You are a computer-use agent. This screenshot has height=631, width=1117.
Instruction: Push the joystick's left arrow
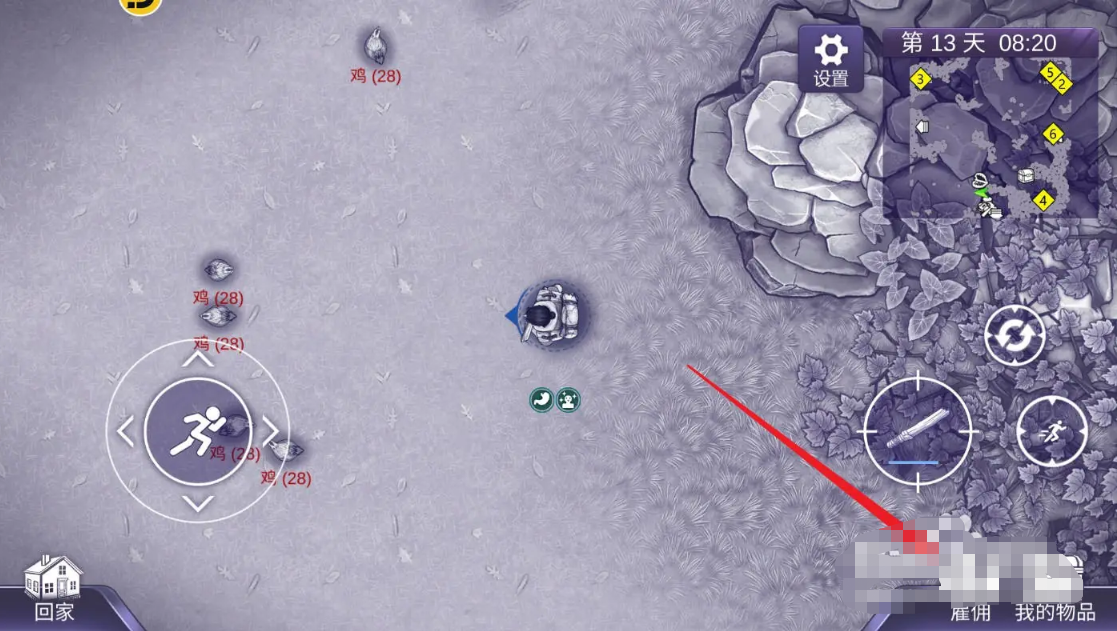tap(125, 432)
